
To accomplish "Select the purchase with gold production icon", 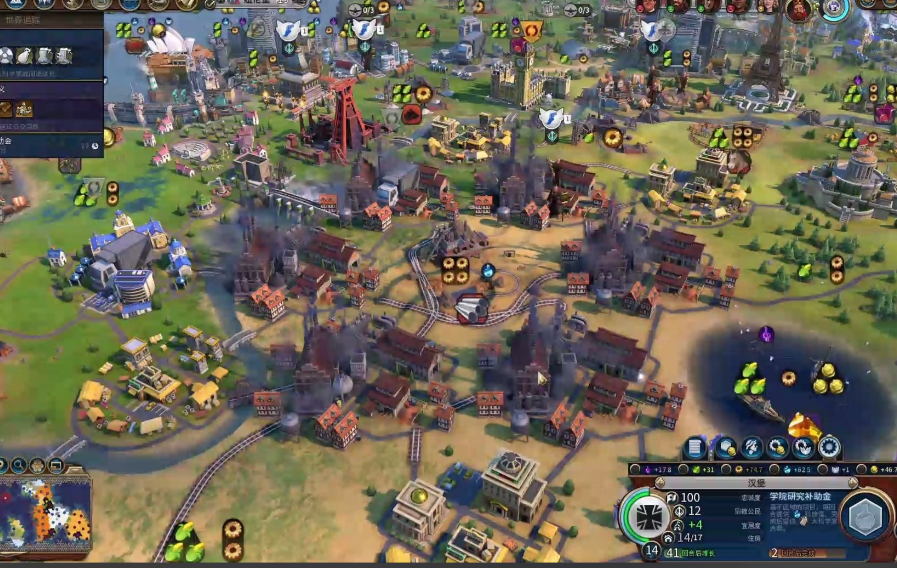I will (x=777, y=447).
